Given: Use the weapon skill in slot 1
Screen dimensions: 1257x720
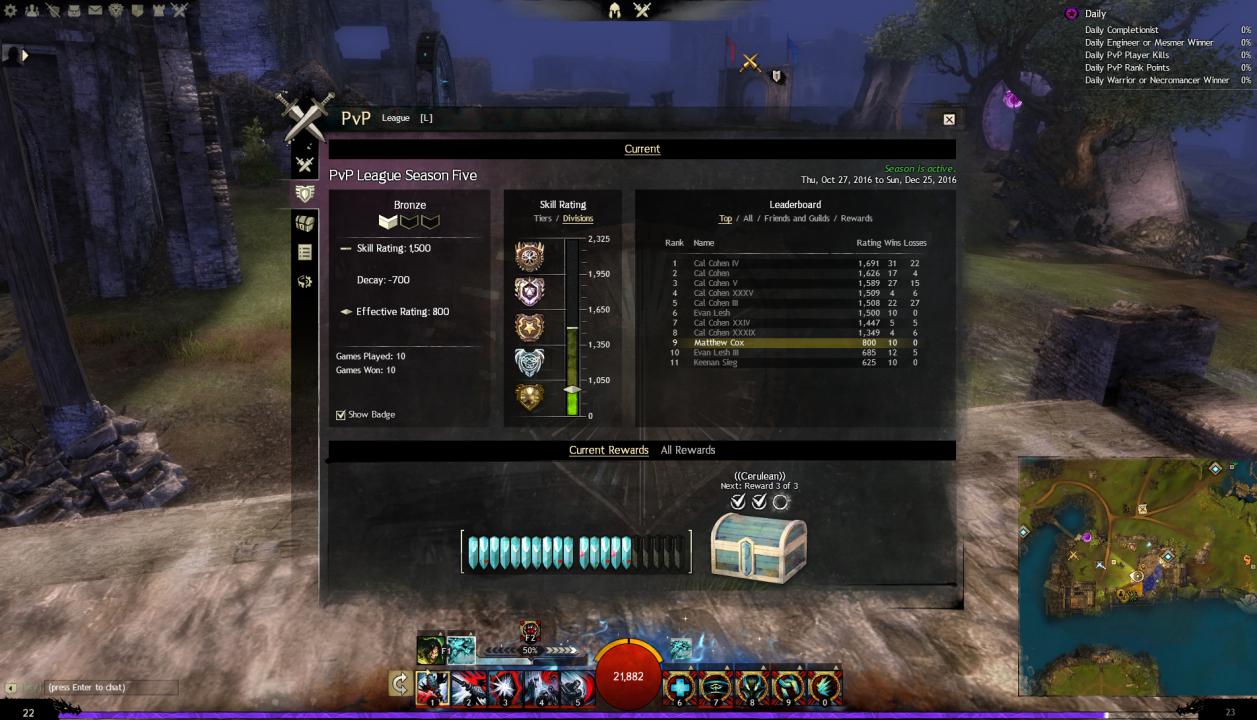Looking at the screenshot, I should [432, 686].
